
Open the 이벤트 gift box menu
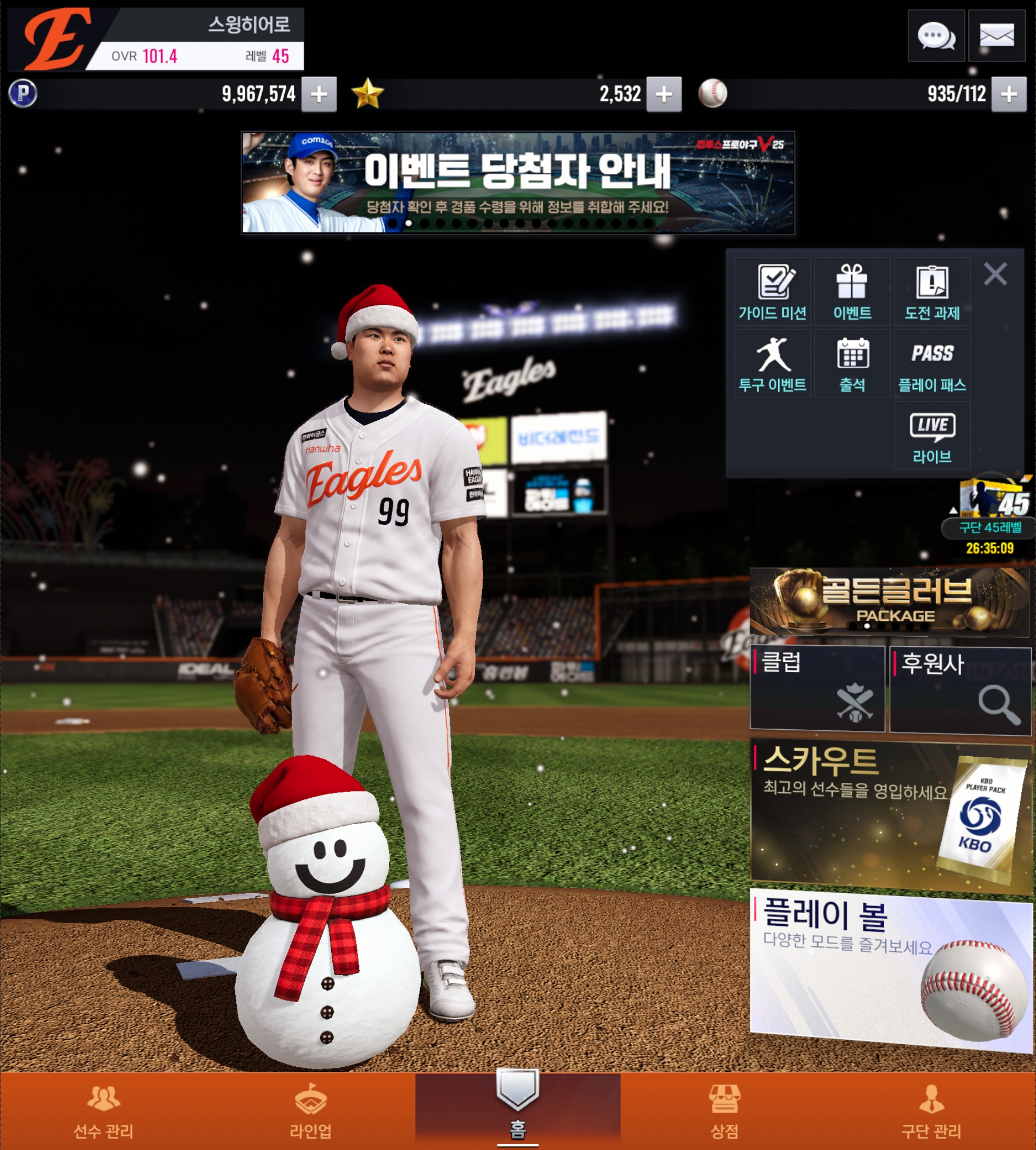852,292
